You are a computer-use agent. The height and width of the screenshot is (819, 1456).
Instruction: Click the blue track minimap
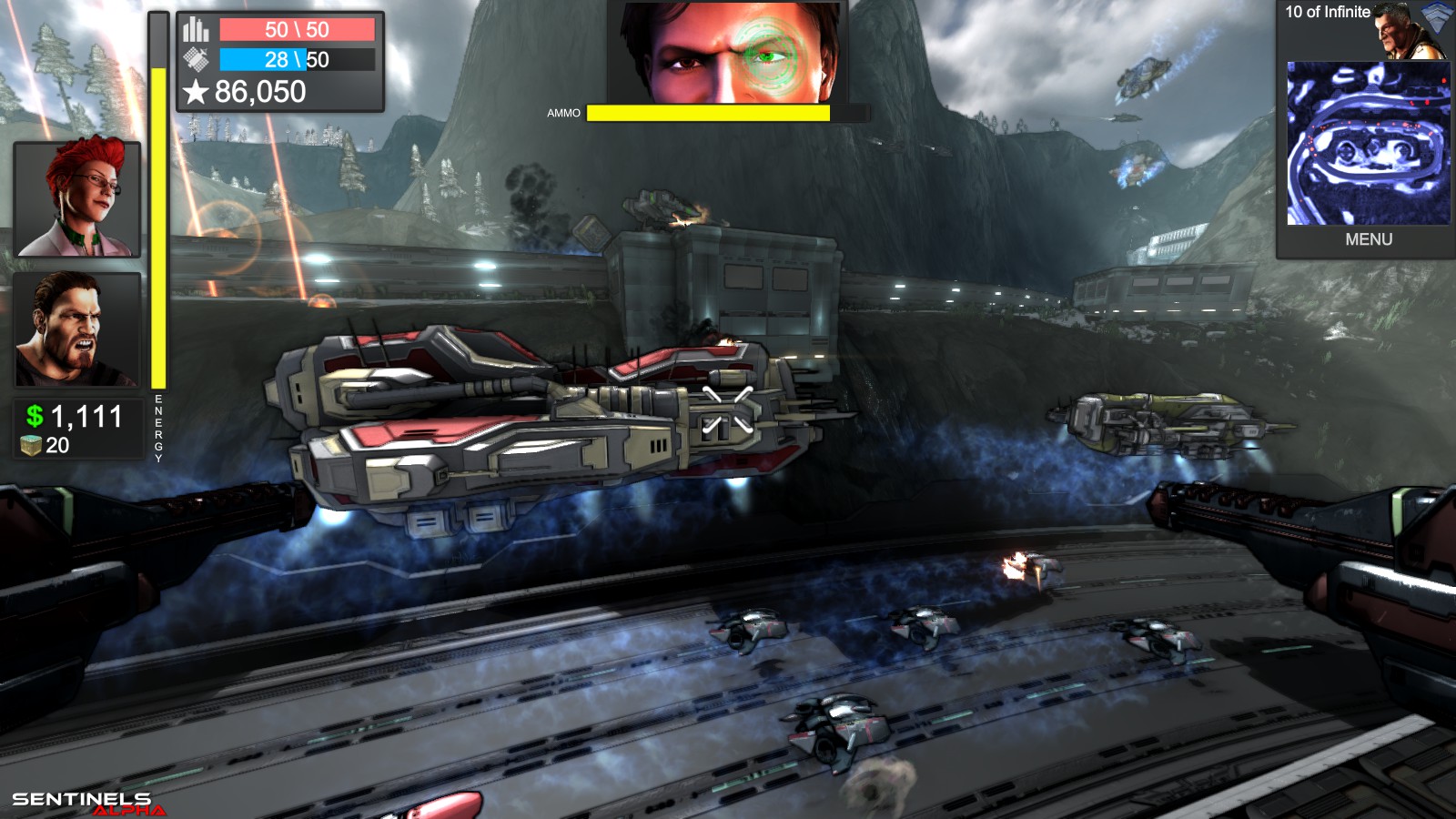click(x=1368, y=143)
